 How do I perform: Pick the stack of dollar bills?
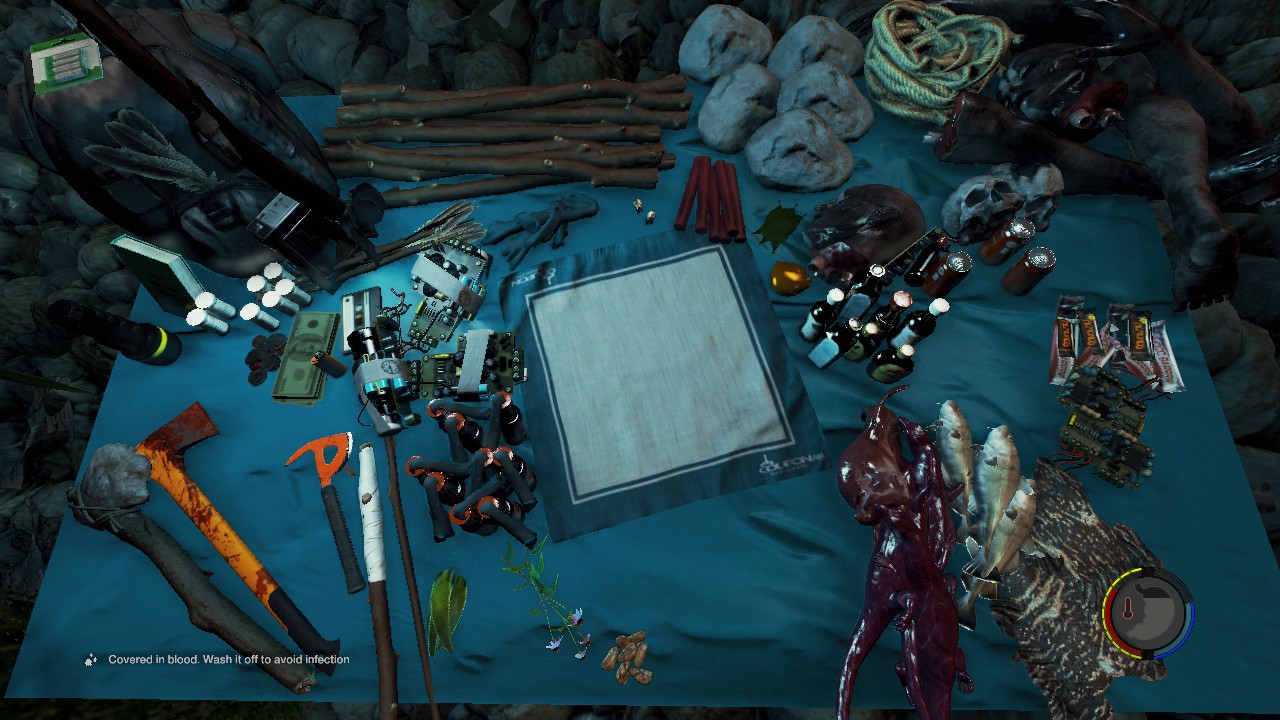305,360
